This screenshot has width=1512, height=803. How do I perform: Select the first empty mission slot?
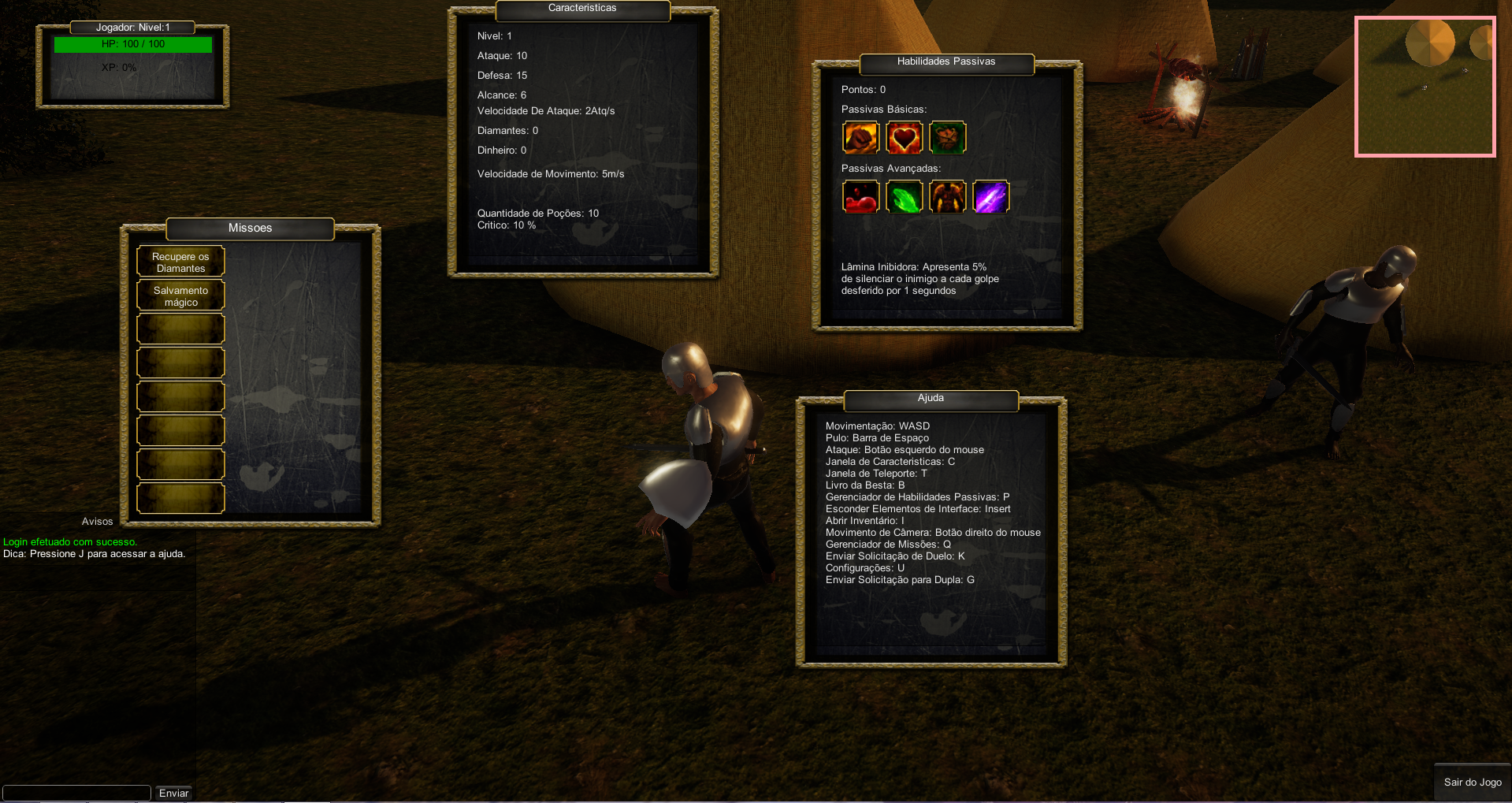[180, 328]
